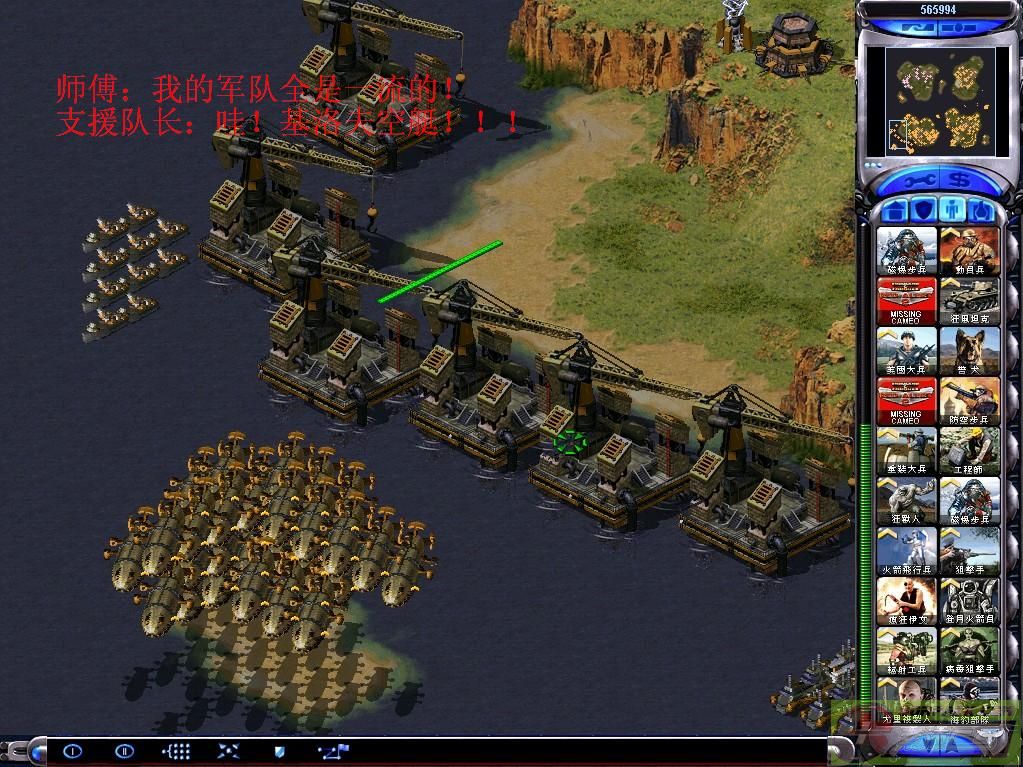The width and height of the screenshot is (1023, 767).
Task: Train the 美國大兵 GI unit
Action: [x=907, y=351]
